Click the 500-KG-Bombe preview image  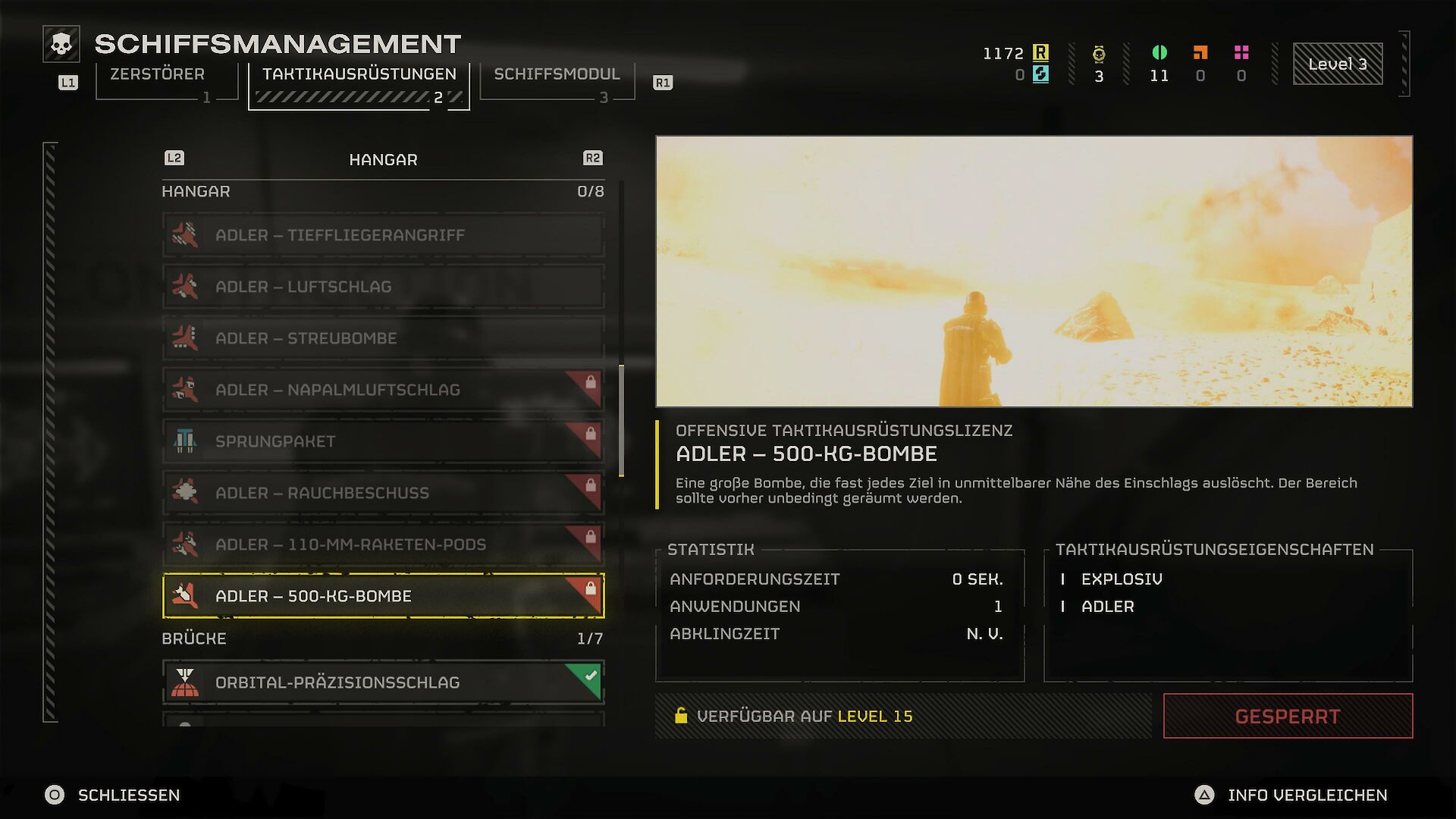[1034, 271]
